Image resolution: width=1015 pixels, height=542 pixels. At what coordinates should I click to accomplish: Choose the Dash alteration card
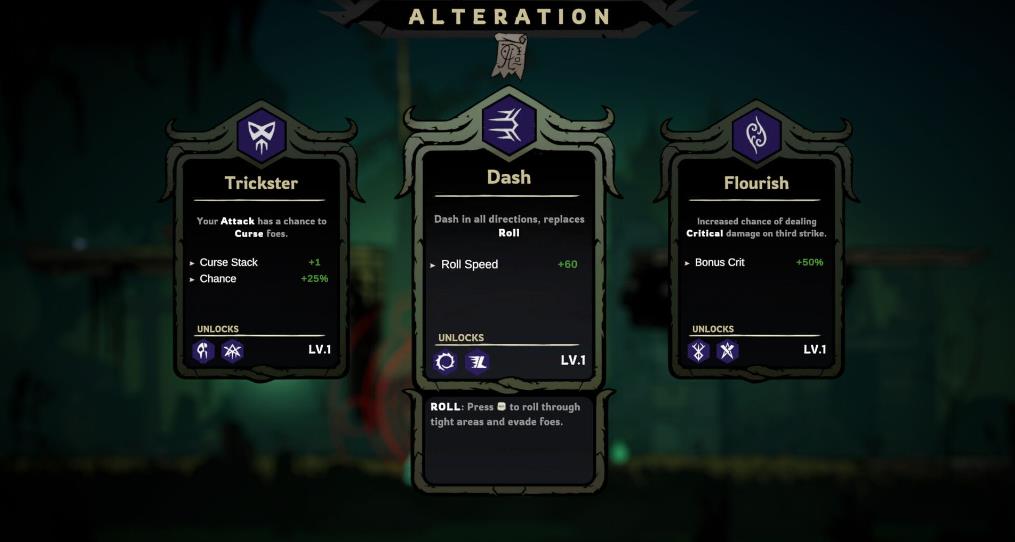[x=507, y=265]
